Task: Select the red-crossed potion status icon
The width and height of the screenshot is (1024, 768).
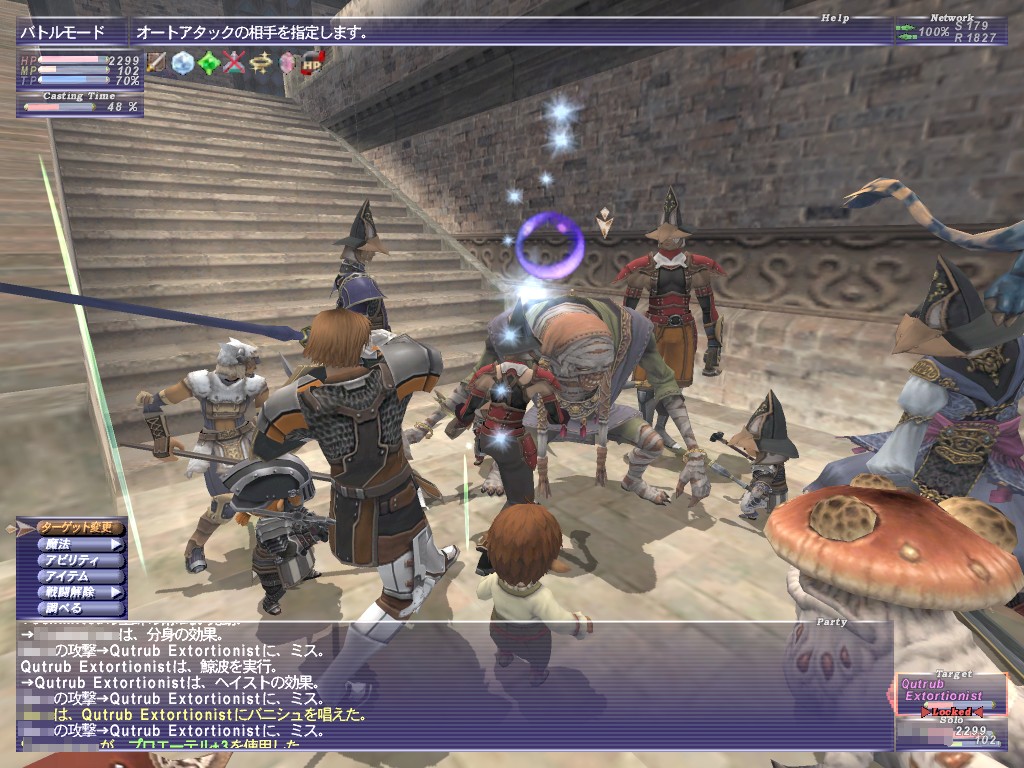Action: coord(234,62)
